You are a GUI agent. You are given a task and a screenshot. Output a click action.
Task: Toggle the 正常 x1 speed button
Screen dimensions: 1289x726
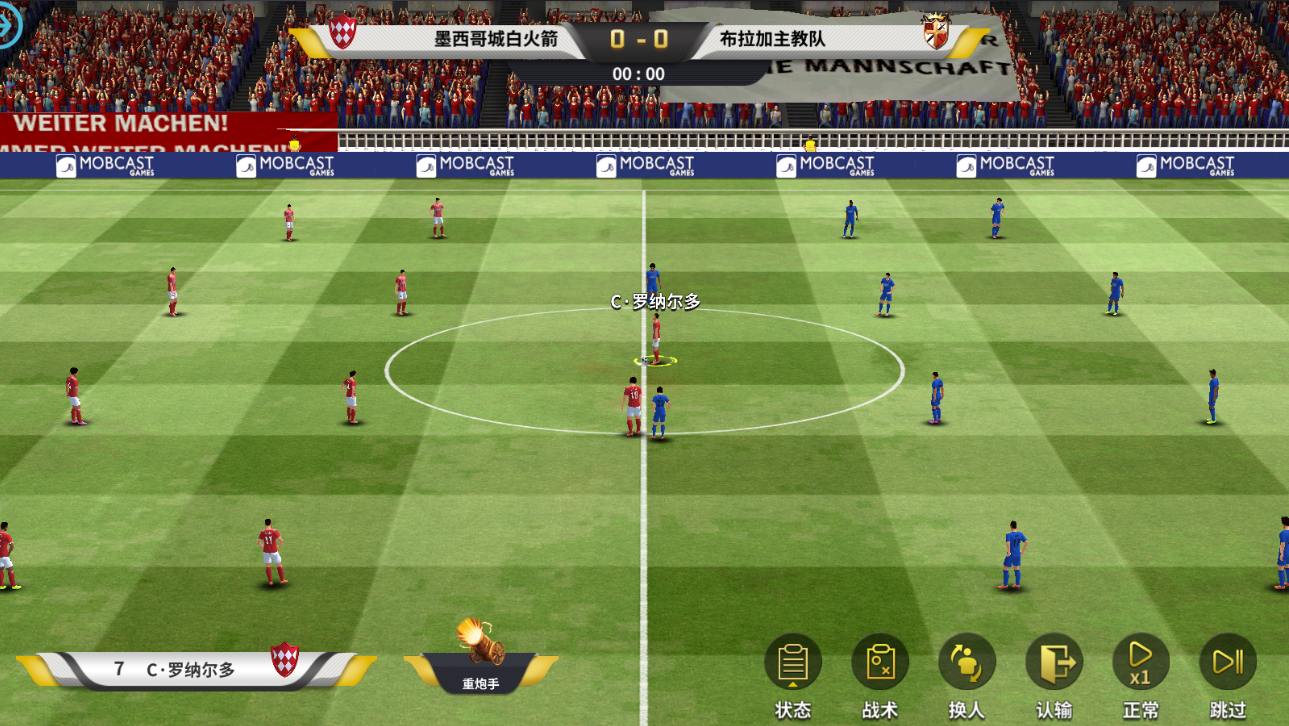(x=1141, y=663)
